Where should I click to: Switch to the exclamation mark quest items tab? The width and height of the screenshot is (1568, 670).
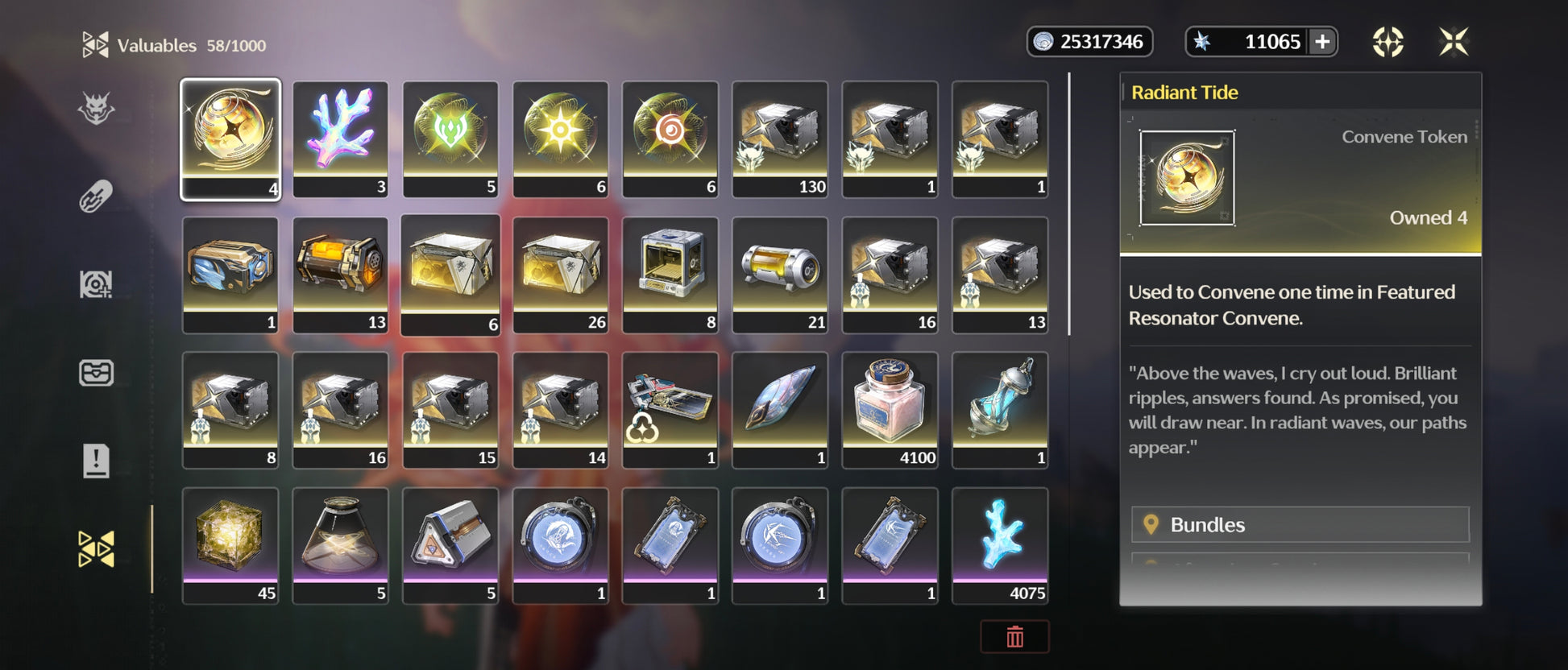coord(96,461)
